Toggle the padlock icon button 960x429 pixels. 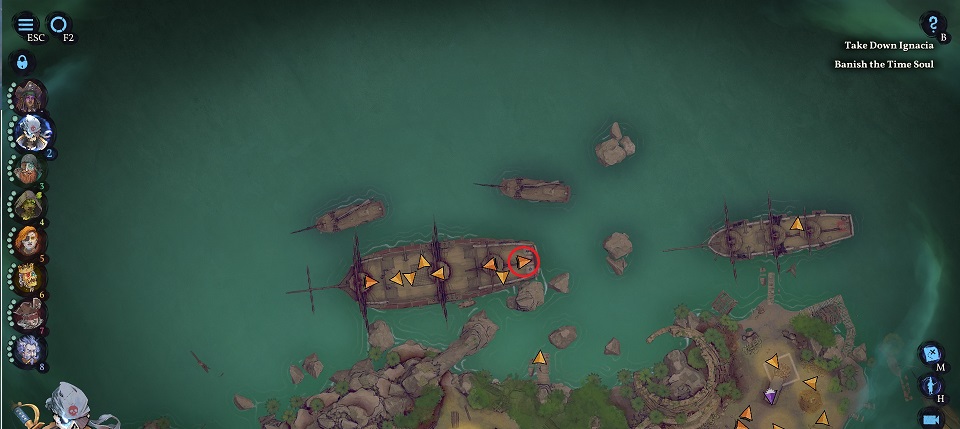coord(22,62)
